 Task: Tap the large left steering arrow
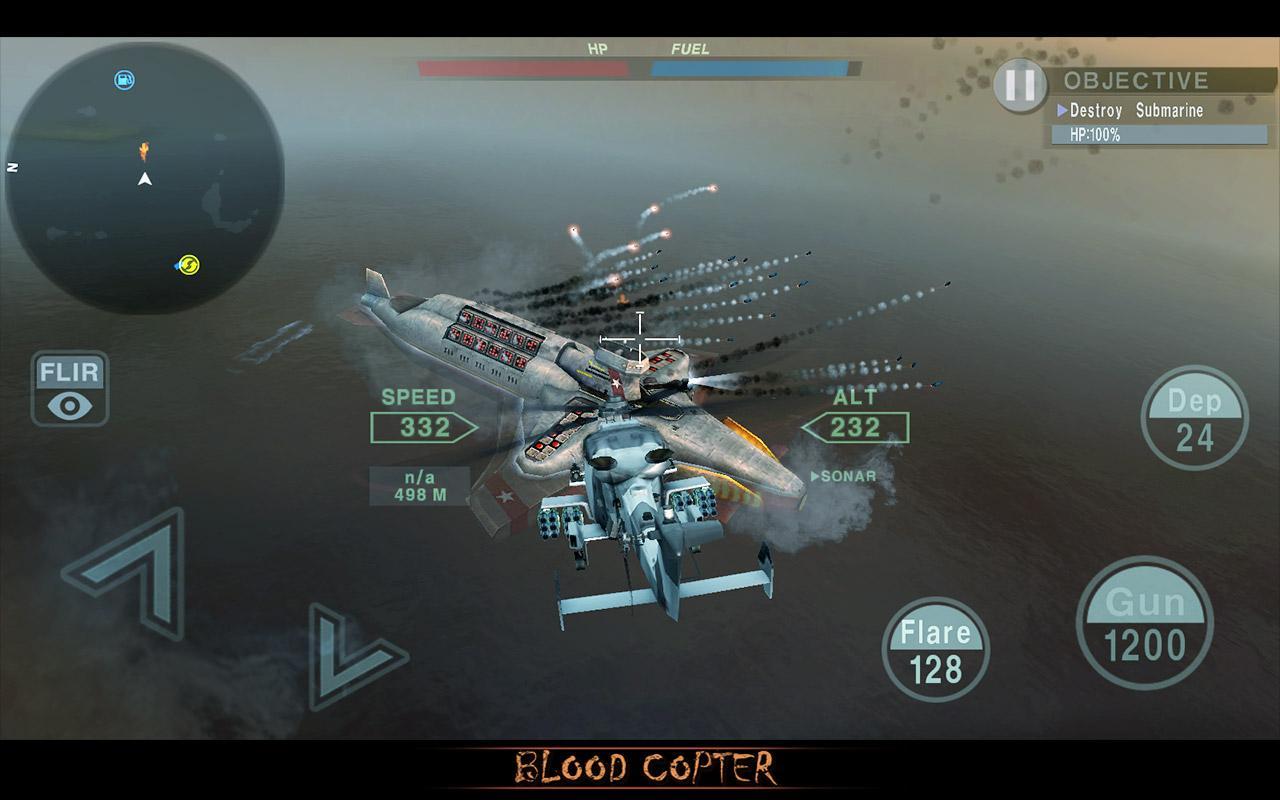click(x=130, y=570)
